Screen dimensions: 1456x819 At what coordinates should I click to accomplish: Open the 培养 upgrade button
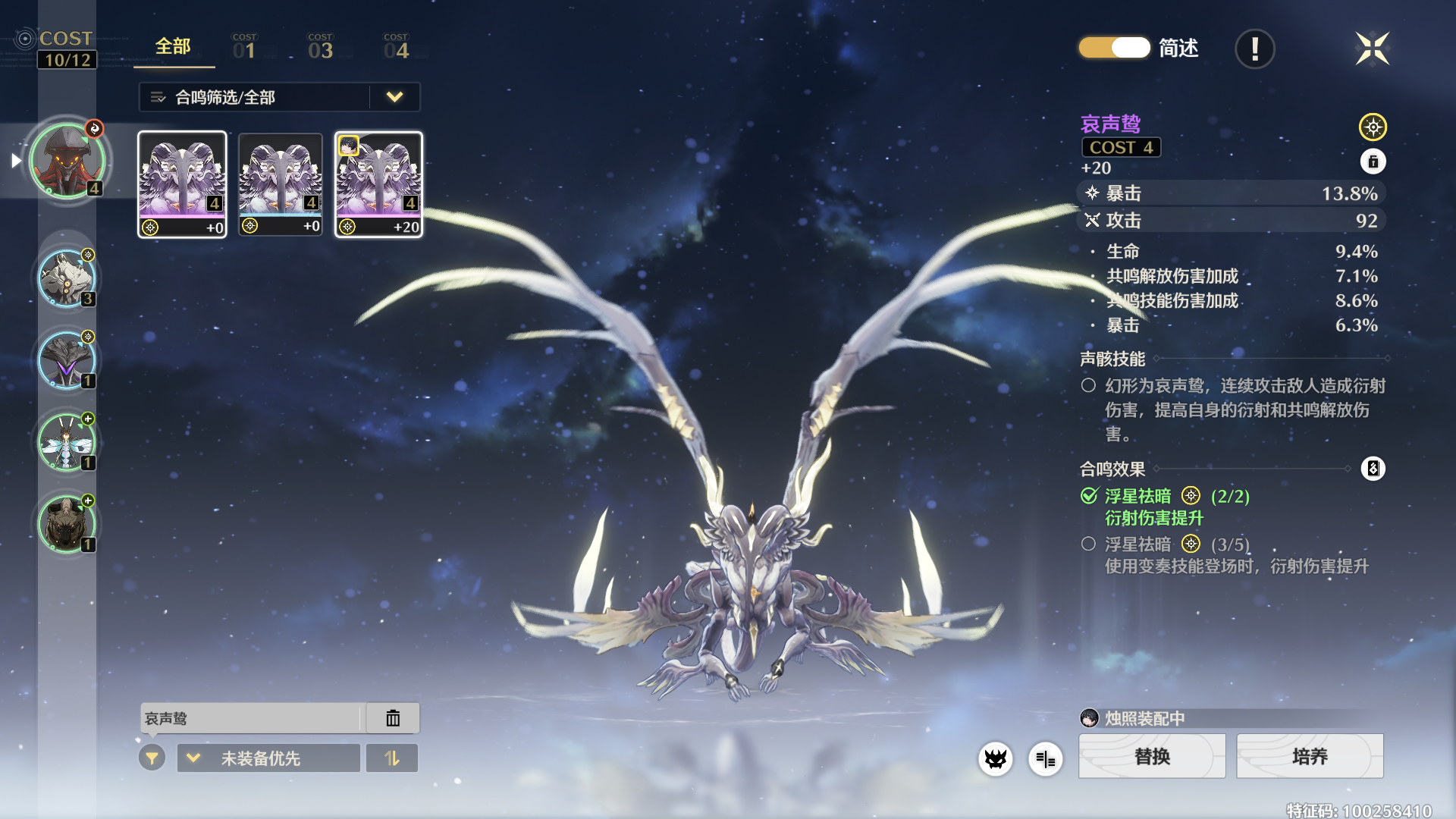(x=1310, y=756)
